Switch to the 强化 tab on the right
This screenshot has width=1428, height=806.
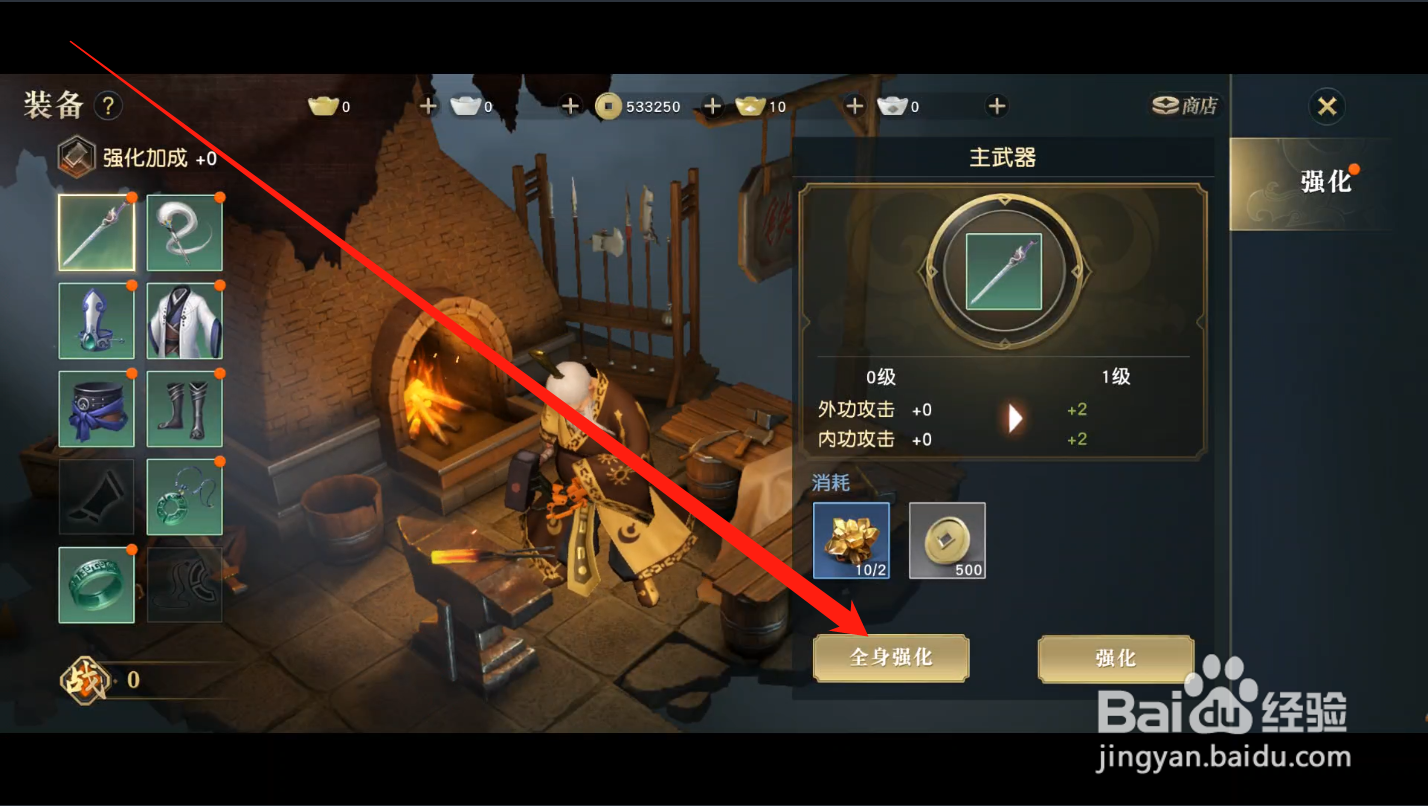[1326, 183]
